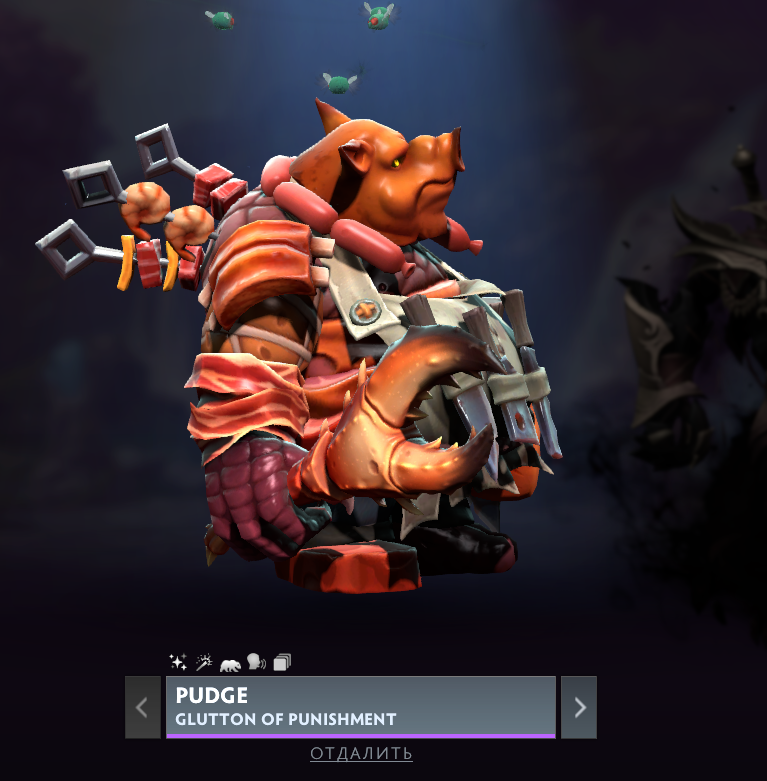The height and width of the screenshot is (781, 767).
Task: Select the Pudge Glutton of Punishment name panel
Action: pyautogui.click(x=360, y=706)
